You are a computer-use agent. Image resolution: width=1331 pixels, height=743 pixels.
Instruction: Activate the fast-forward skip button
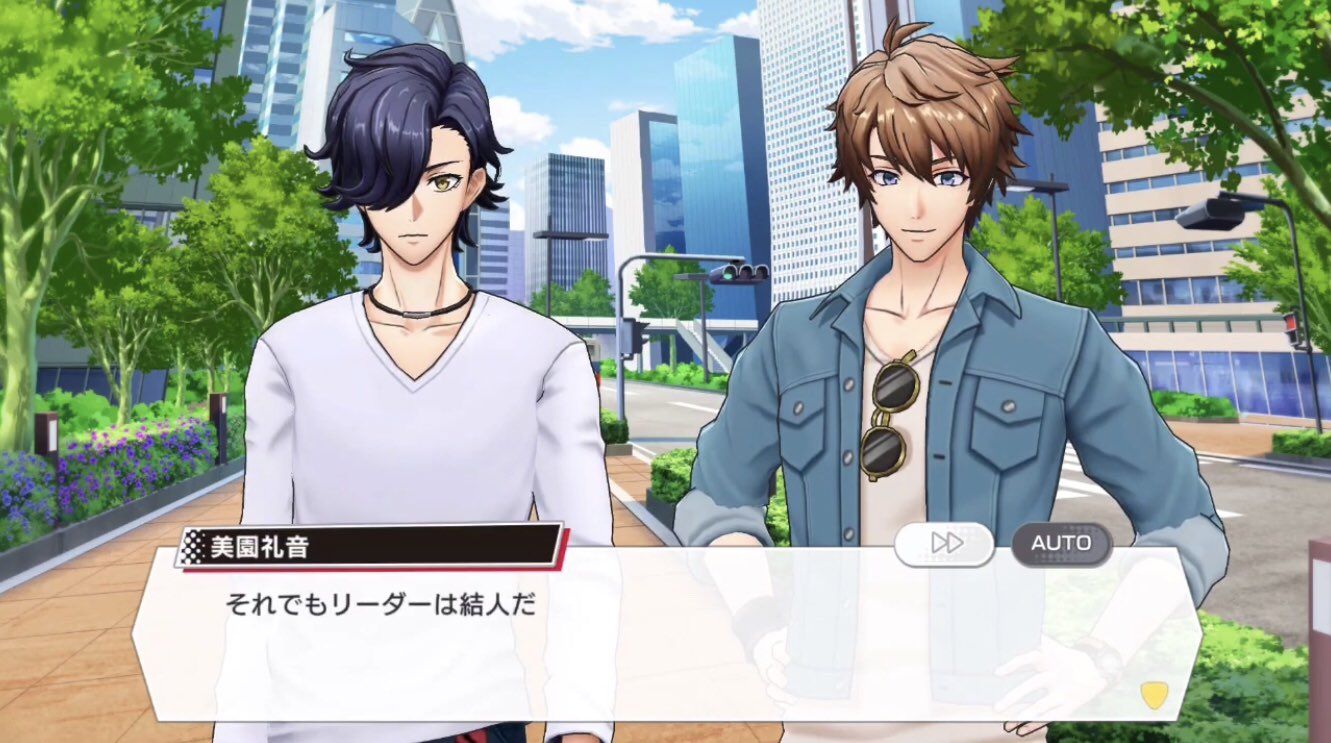[x=944, y=543]
